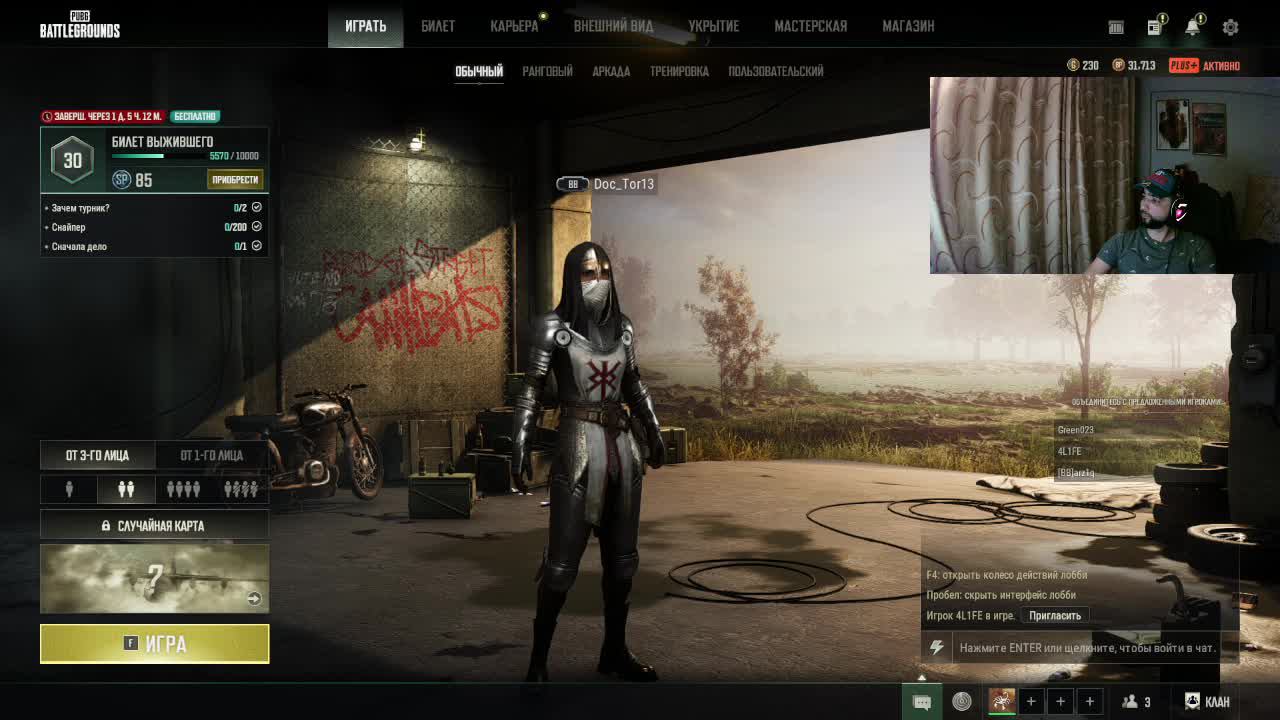Switch to first-person ОТ 1-ГО ЛИЦА

click(x=211, y=455)
